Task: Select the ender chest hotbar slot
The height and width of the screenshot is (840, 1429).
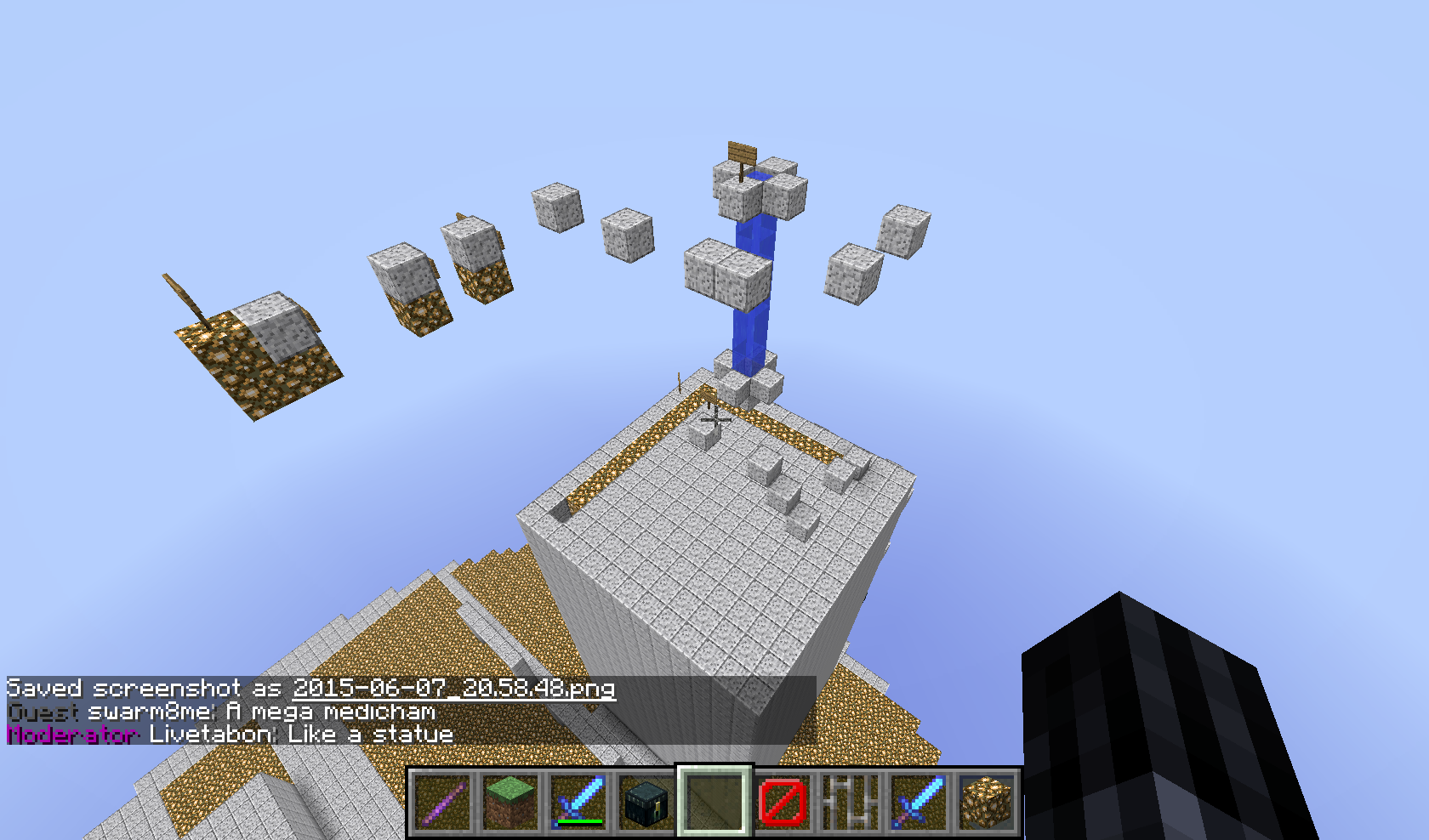Action: tap(646, 802)
